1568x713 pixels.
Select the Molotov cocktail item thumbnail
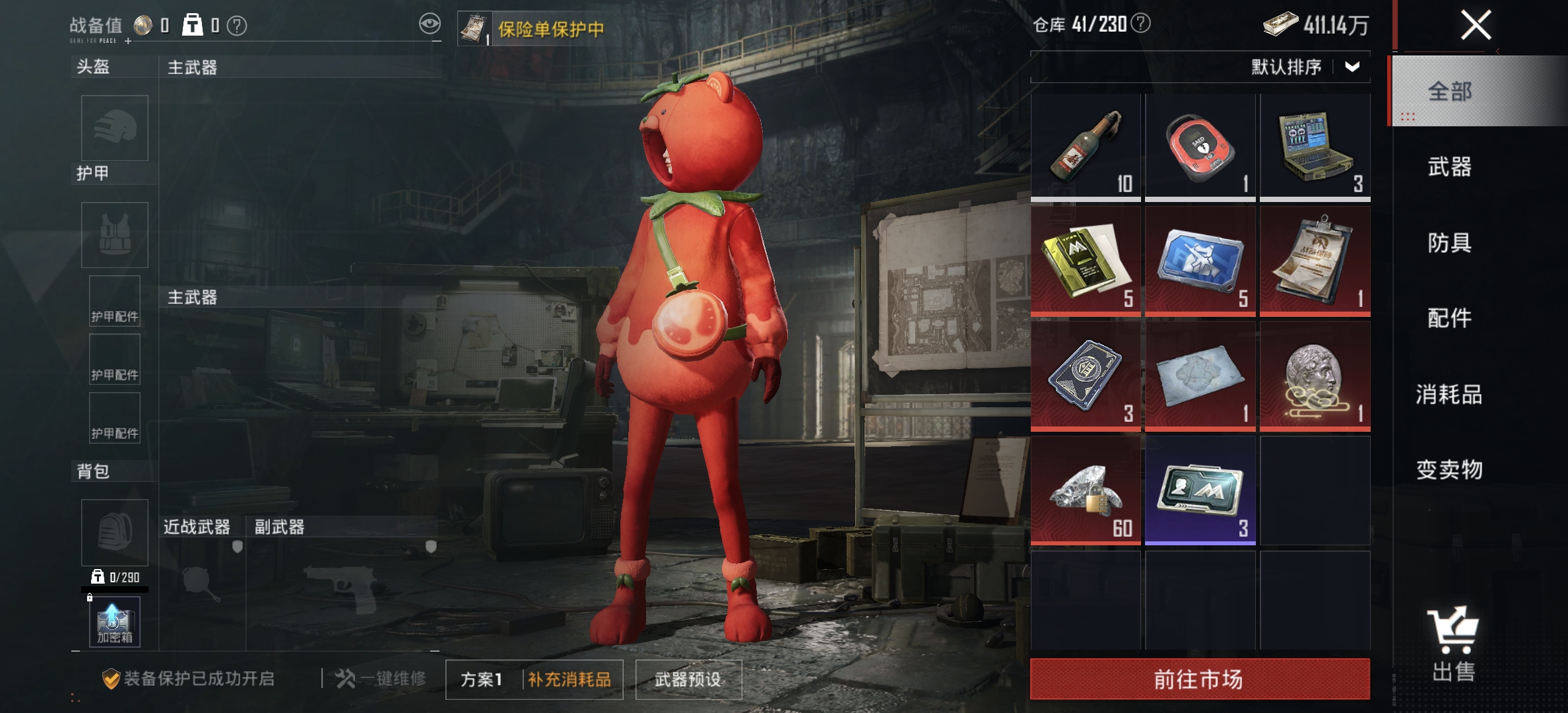pos(1086,144)
